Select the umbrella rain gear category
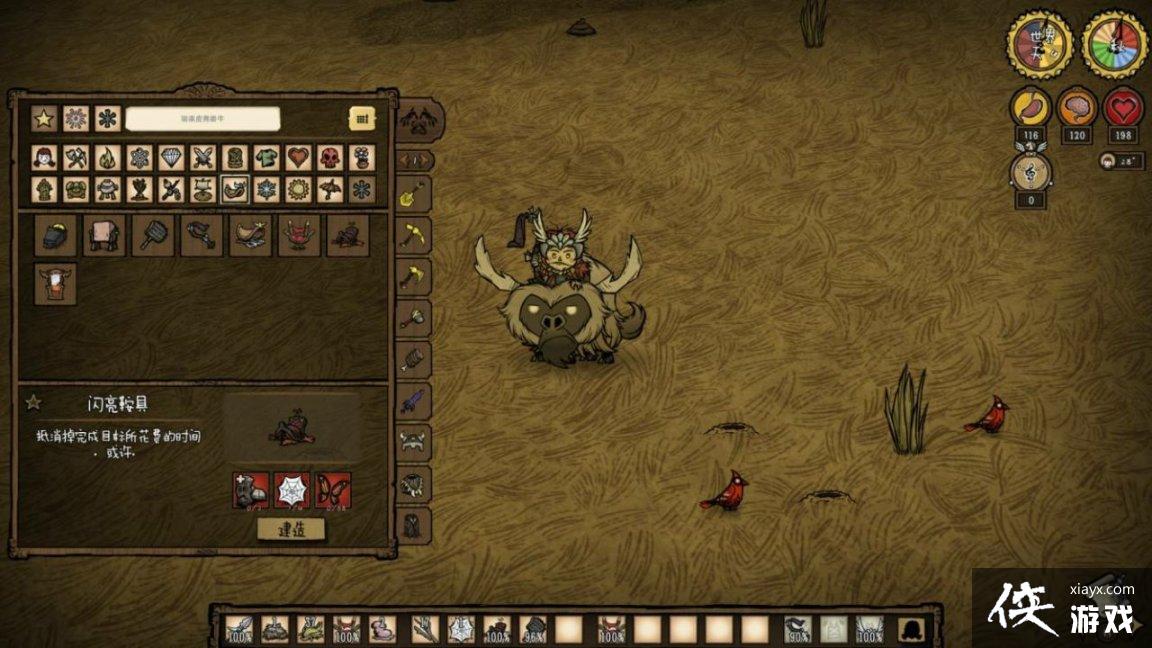Viewport: 1152px width, 648px height. click(x=330, y=189)
